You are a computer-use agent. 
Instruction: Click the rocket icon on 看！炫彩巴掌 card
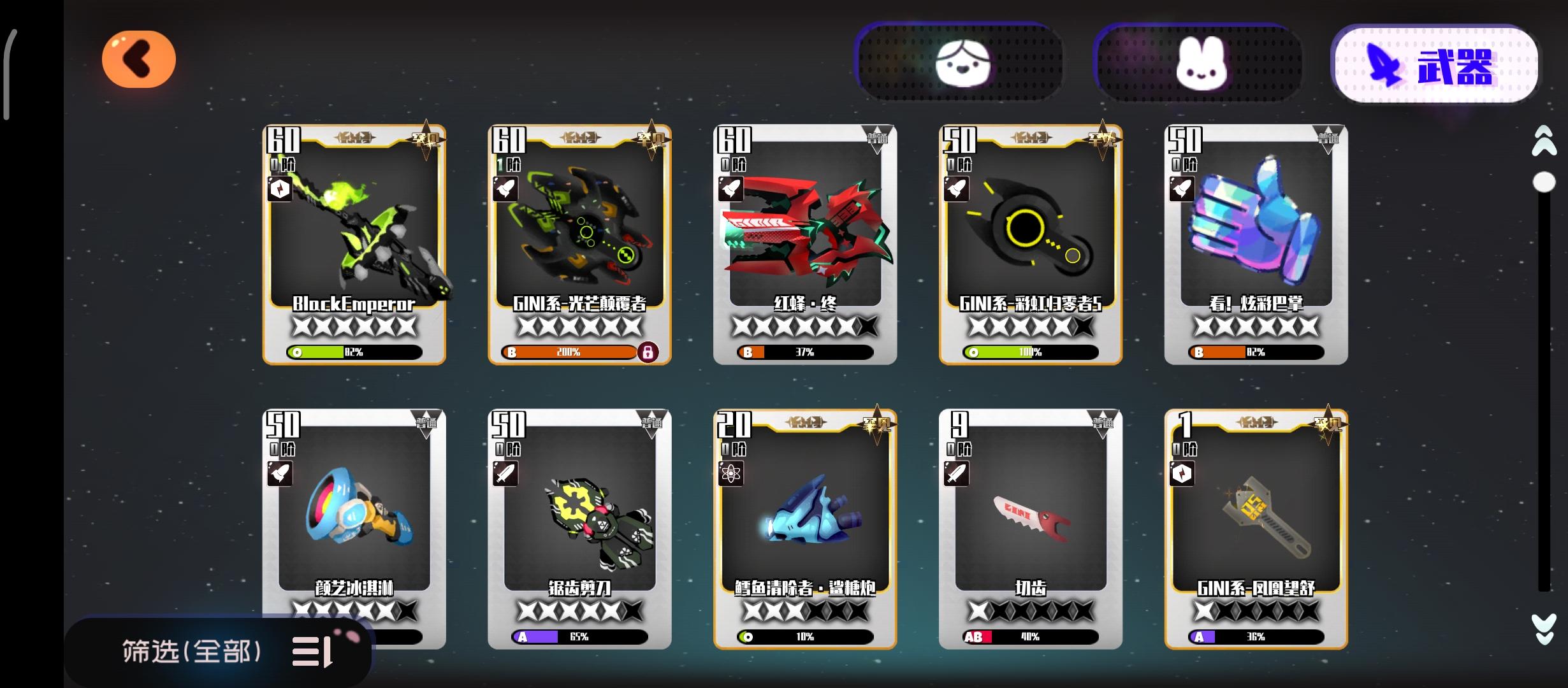coord(1182,189)
